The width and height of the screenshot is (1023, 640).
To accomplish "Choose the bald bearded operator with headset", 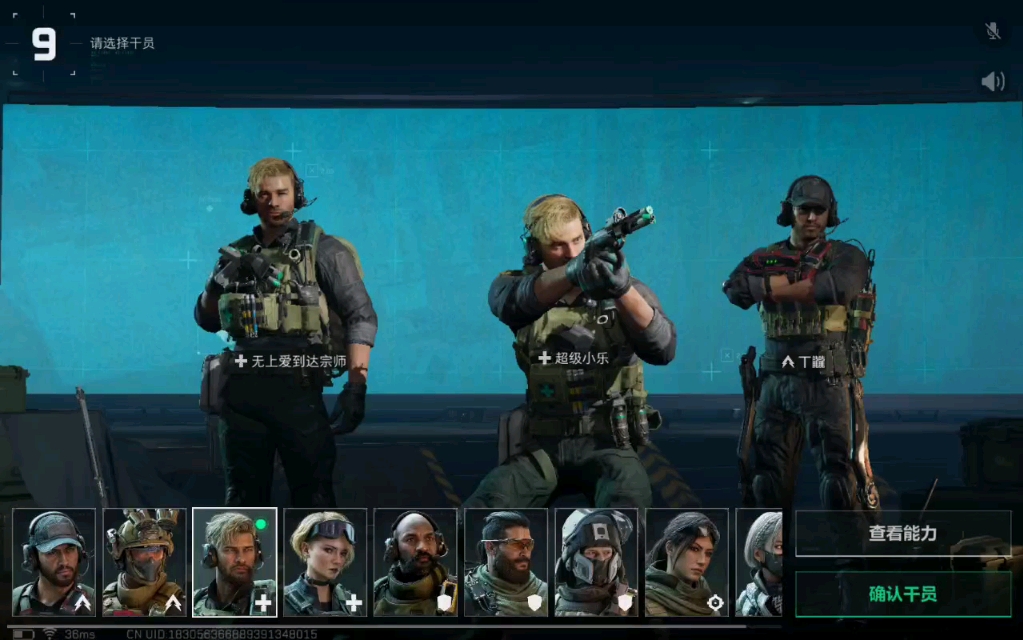I will tap(415, 562).
